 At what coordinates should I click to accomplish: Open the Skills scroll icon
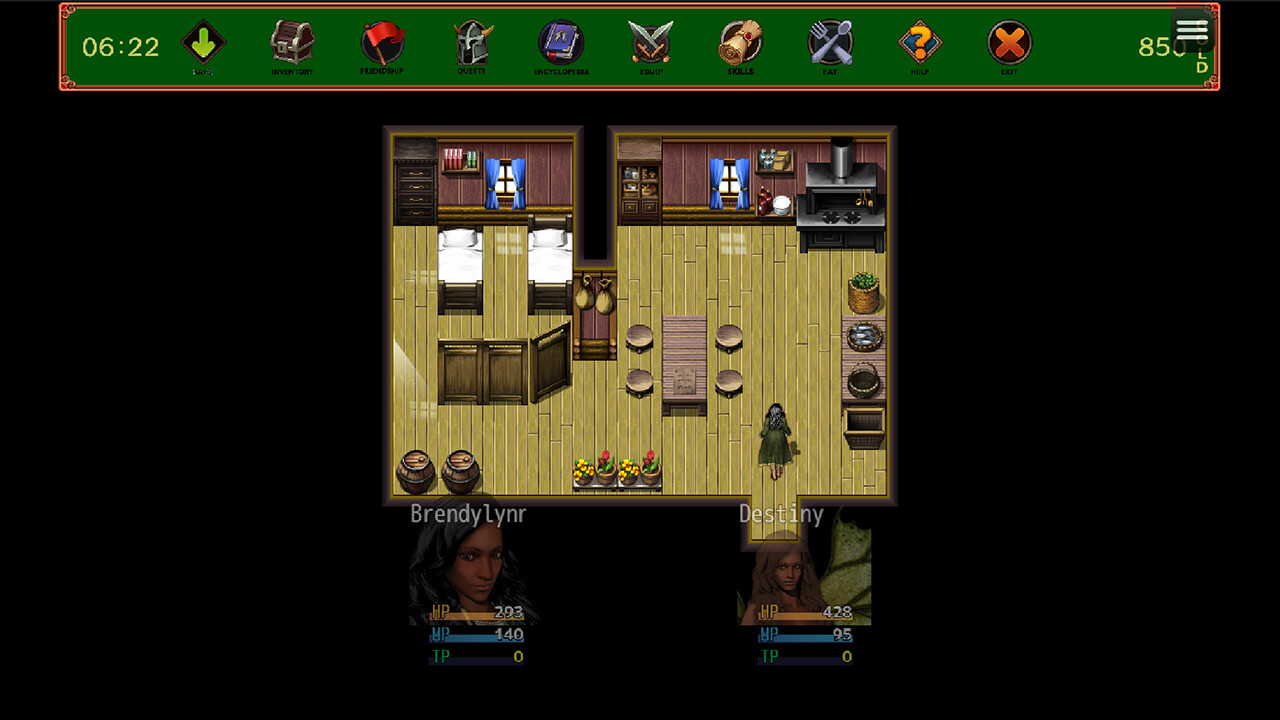(x=739, y=44)
